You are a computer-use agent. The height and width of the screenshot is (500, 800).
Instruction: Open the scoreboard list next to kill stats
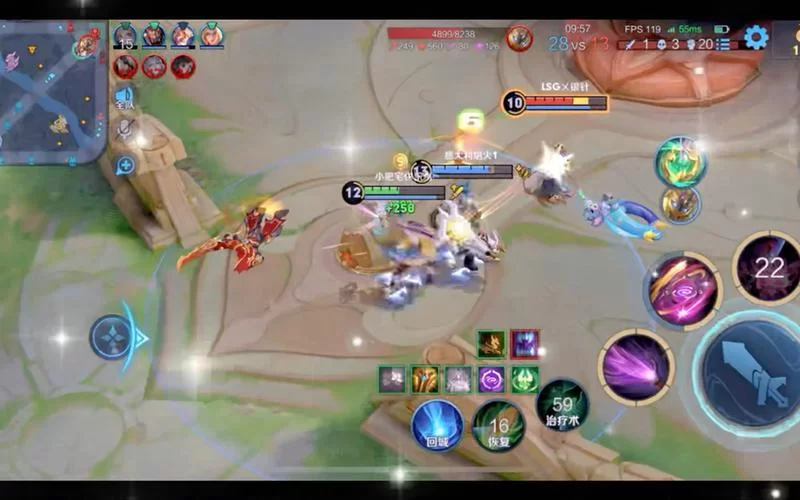click(723, 44)
